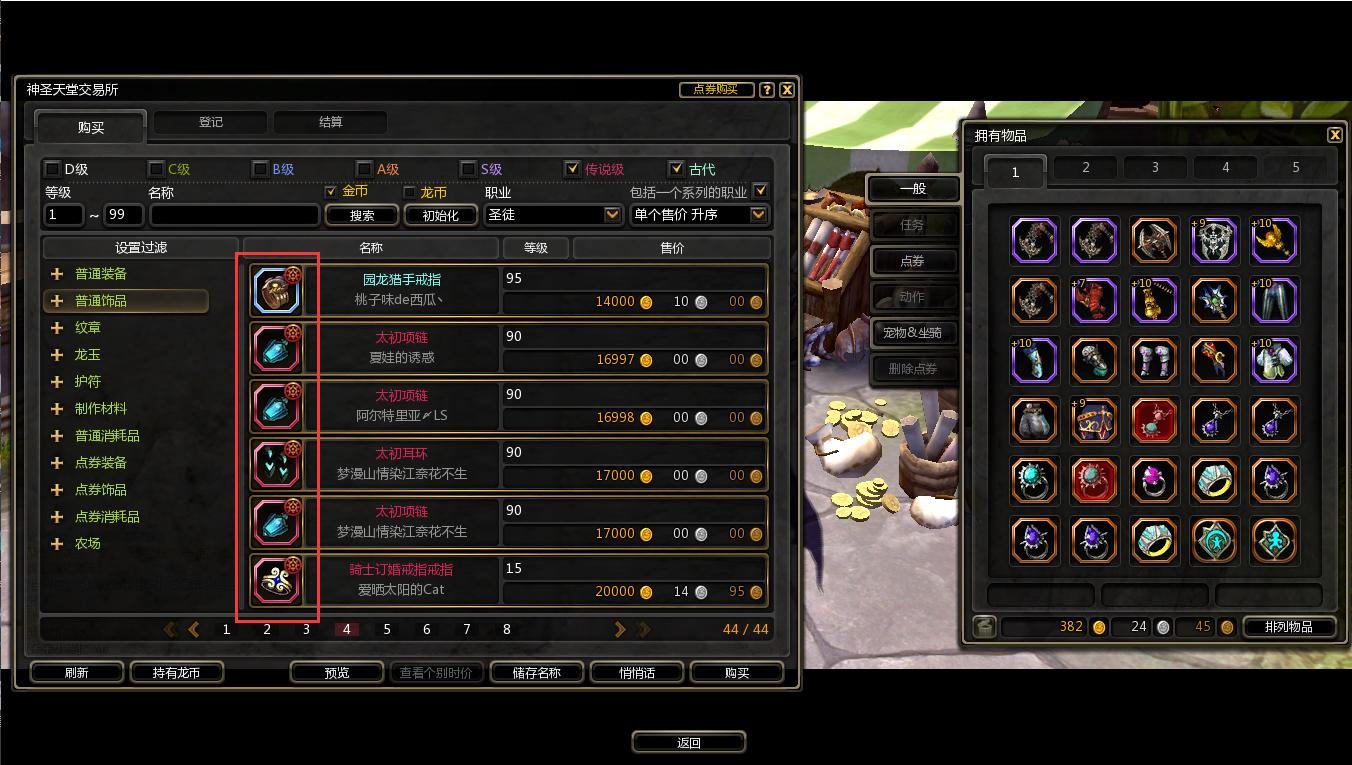
Task: Reset filters with the 初始化 button
Action: pyautogui.click(x=440, y=215)
